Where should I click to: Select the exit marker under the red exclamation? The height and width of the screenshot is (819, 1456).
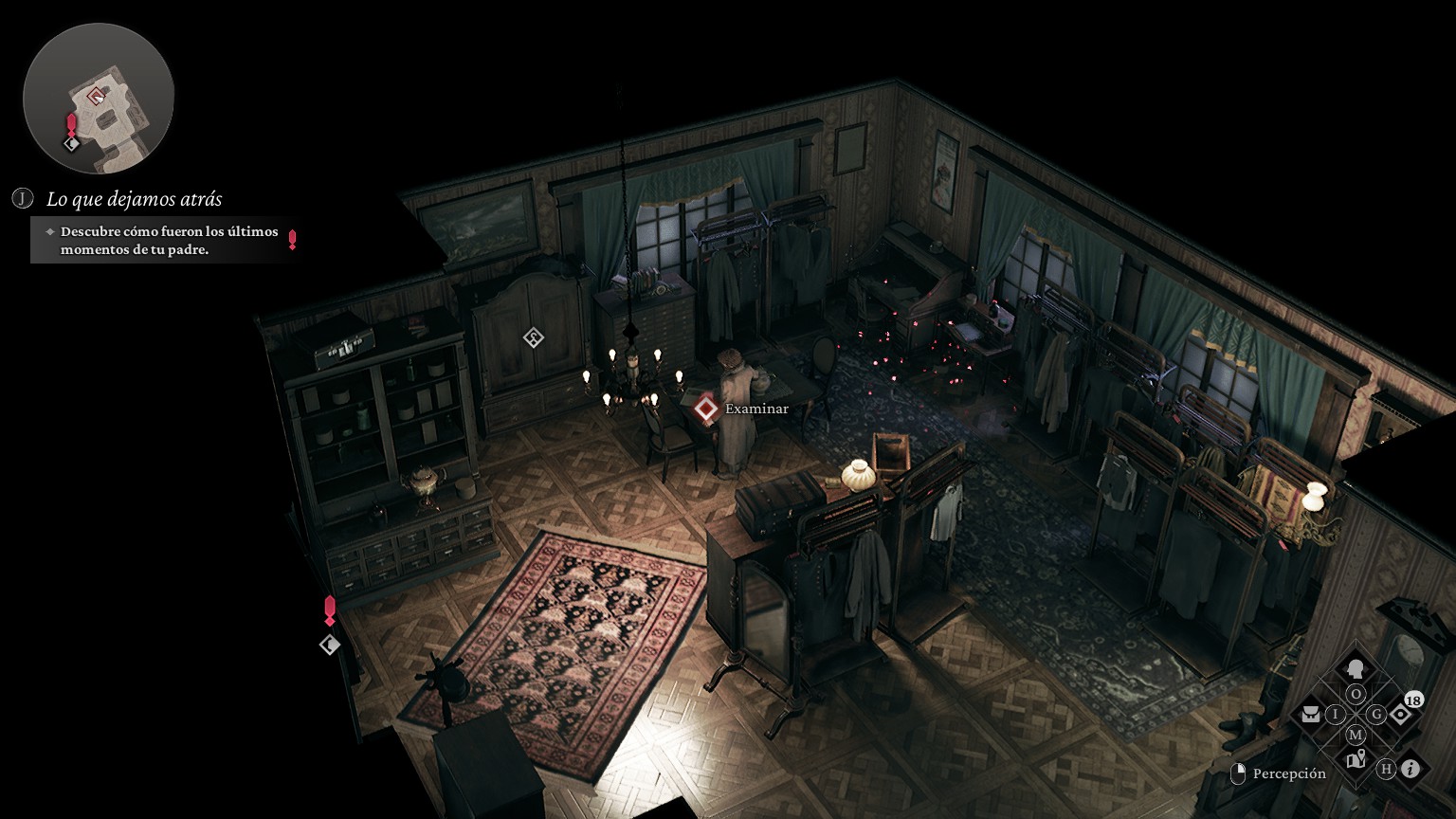point(330,645)
